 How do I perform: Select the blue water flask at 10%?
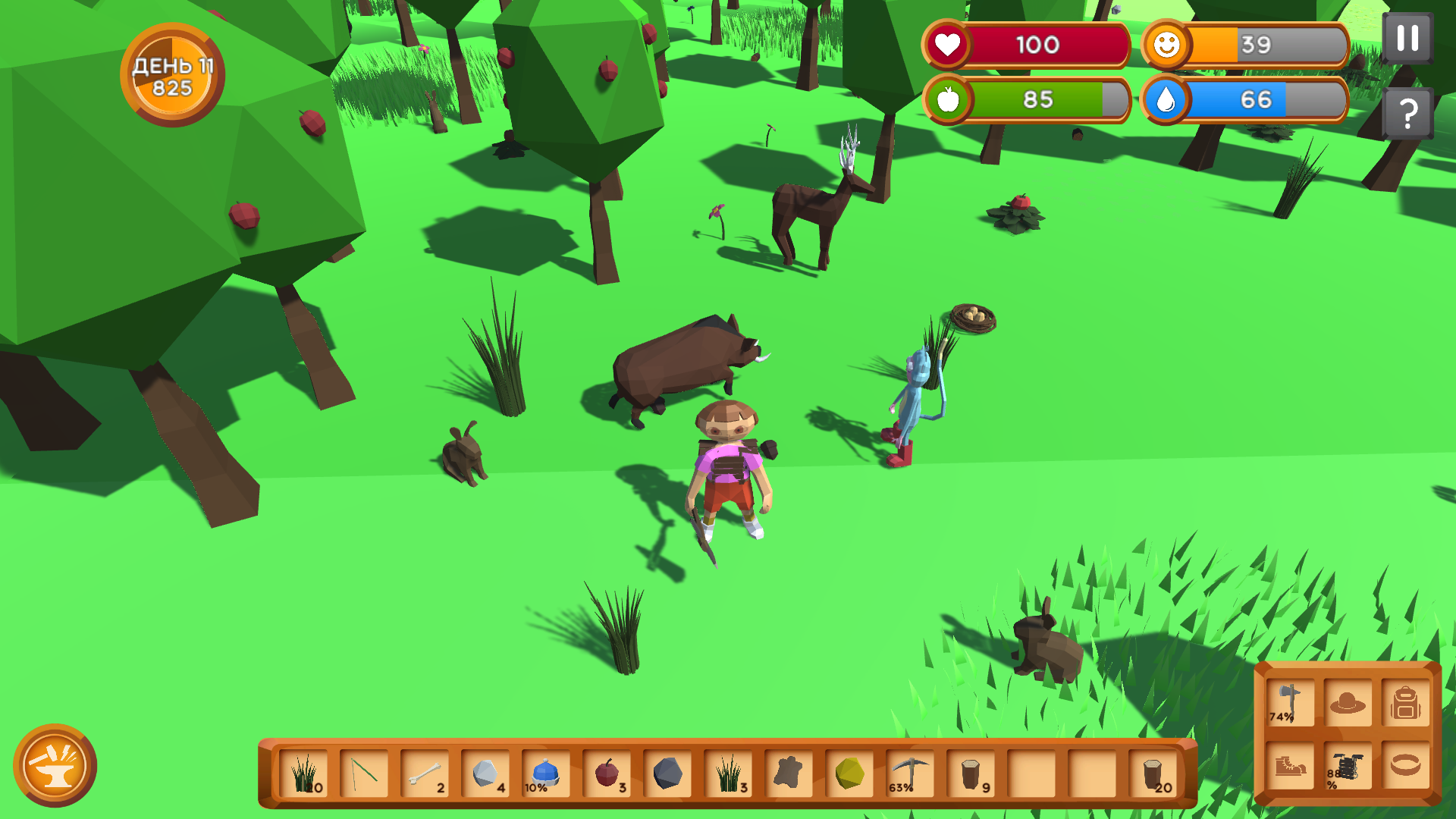[x=546, y=773]
